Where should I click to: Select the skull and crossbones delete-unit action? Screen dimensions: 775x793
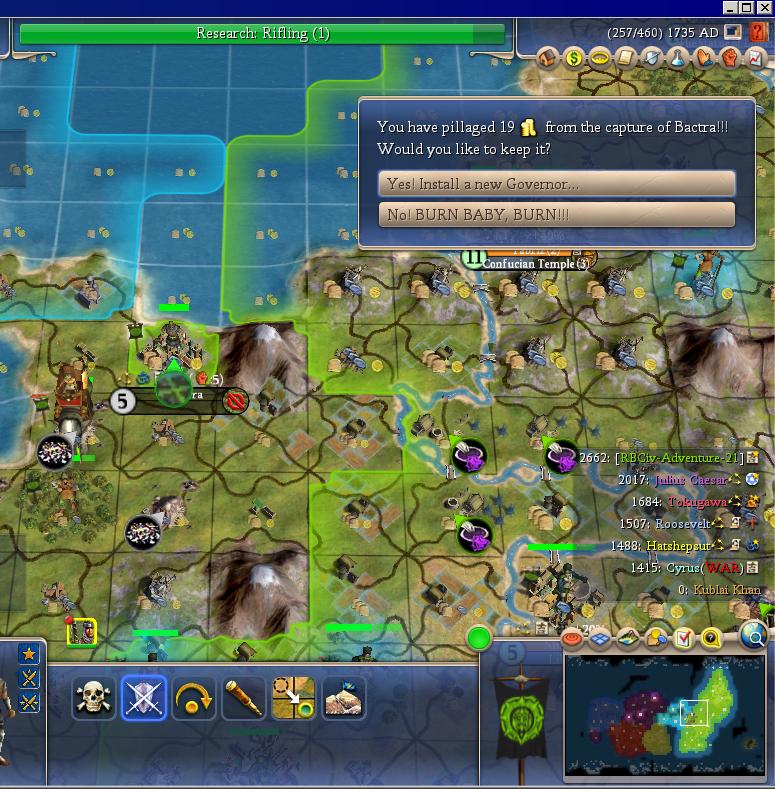click(x=94, y=698)
